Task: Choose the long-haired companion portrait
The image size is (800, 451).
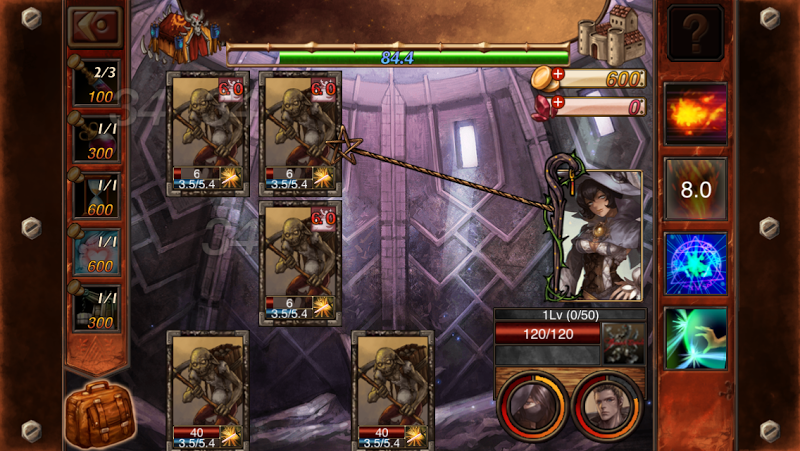Action: pos(533,405)
